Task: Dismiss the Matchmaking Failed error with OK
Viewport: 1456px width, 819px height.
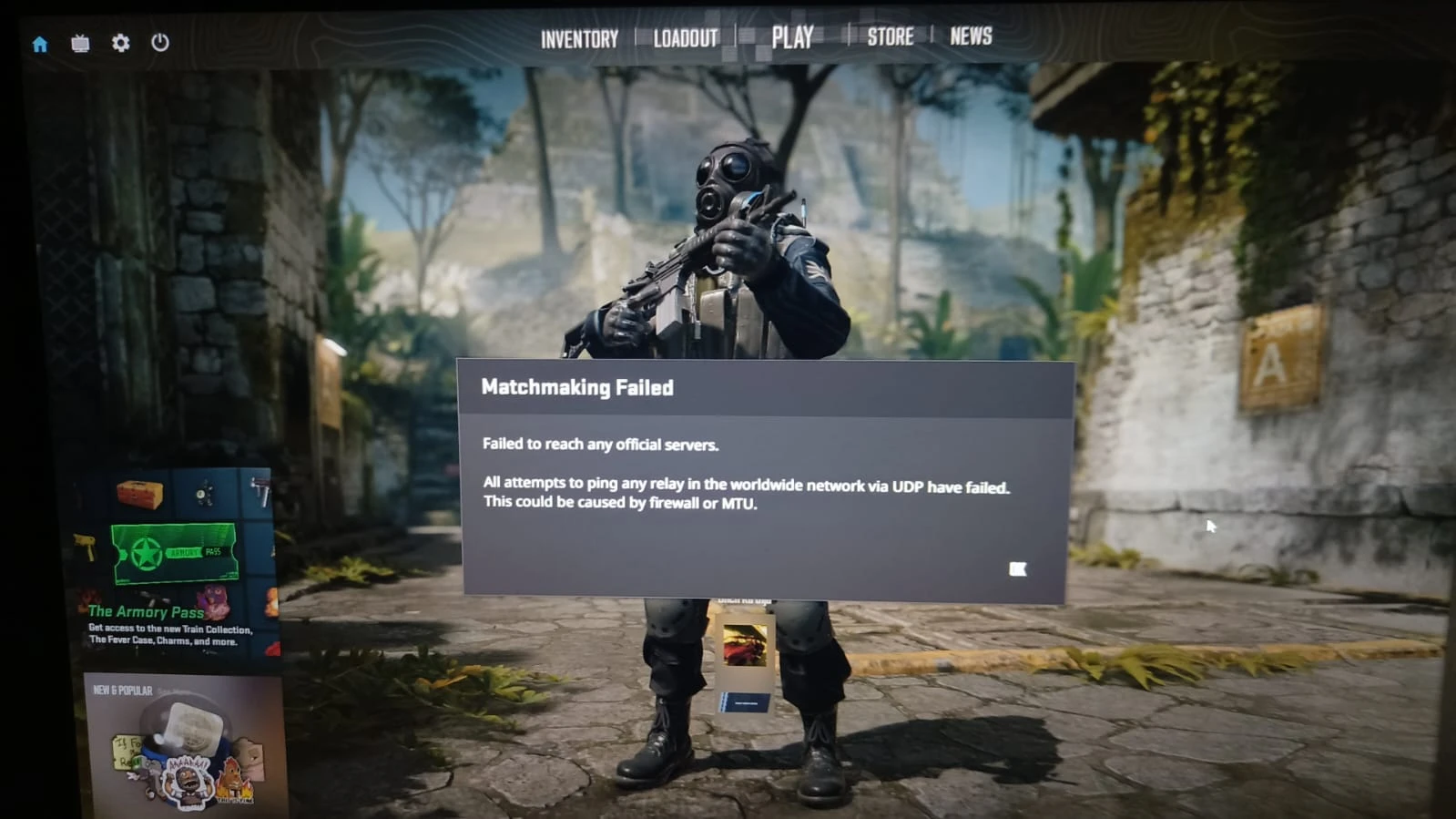Action: pos(1017,569)
